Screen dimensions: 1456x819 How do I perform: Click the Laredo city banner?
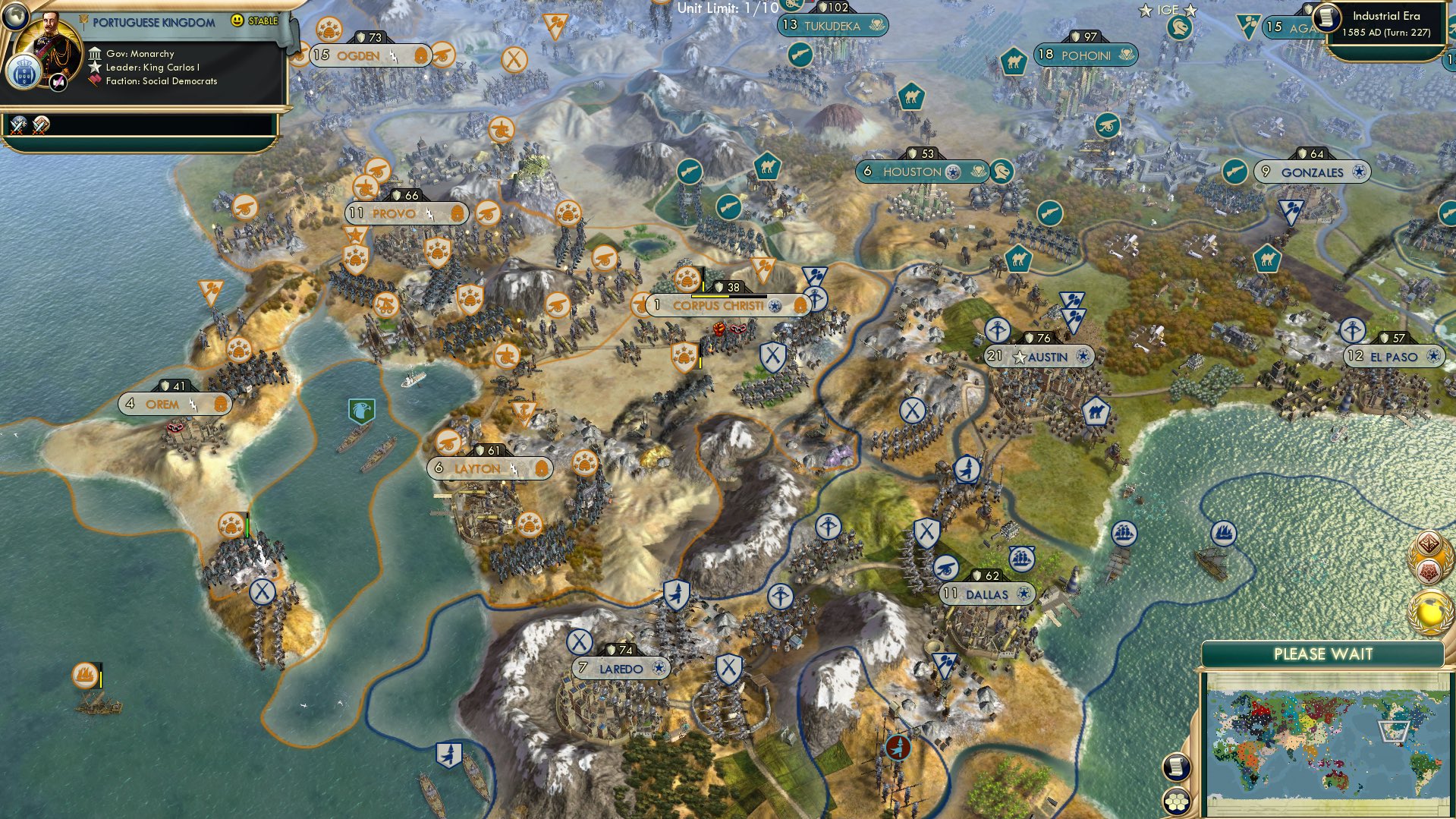tap(622, 668)
